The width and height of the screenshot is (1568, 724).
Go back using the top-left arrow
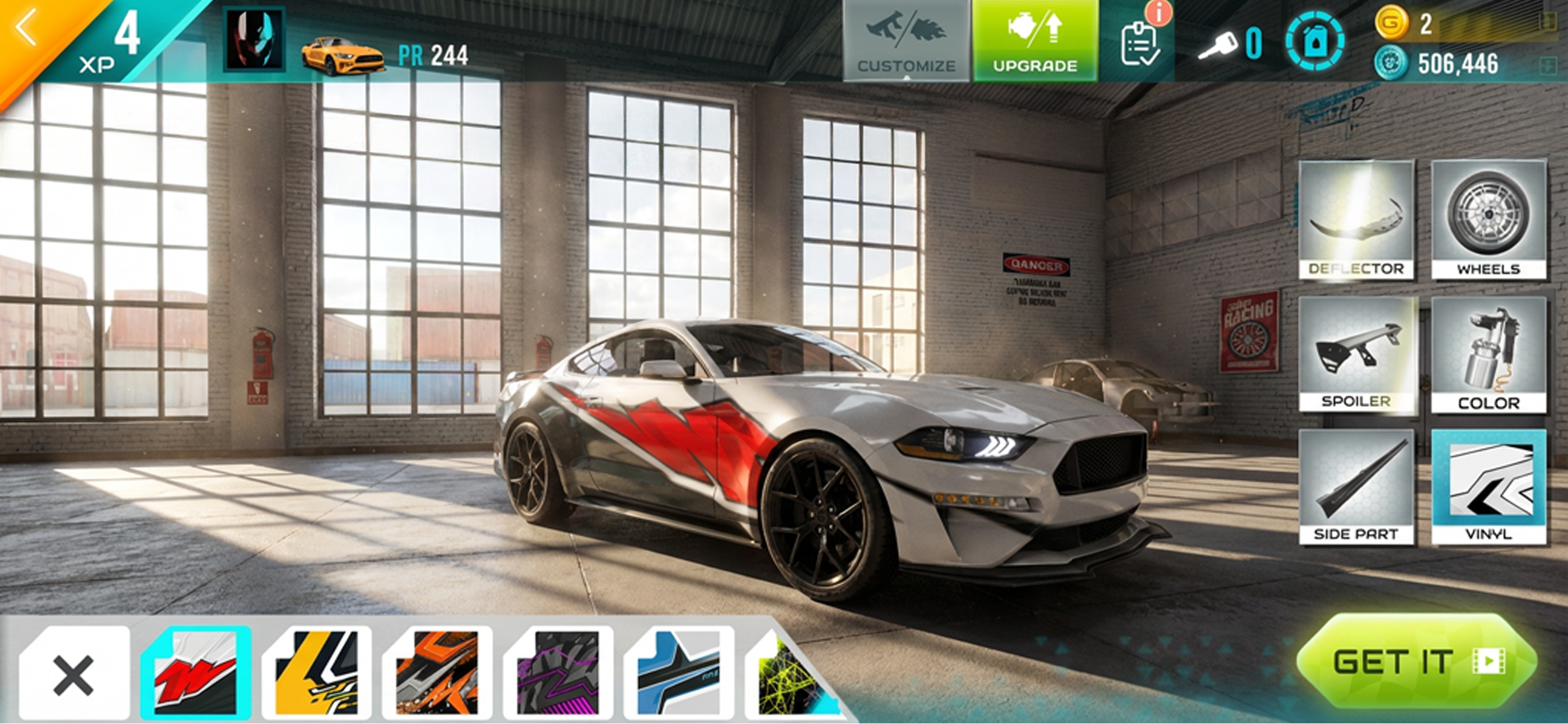[x=27, y=29]
